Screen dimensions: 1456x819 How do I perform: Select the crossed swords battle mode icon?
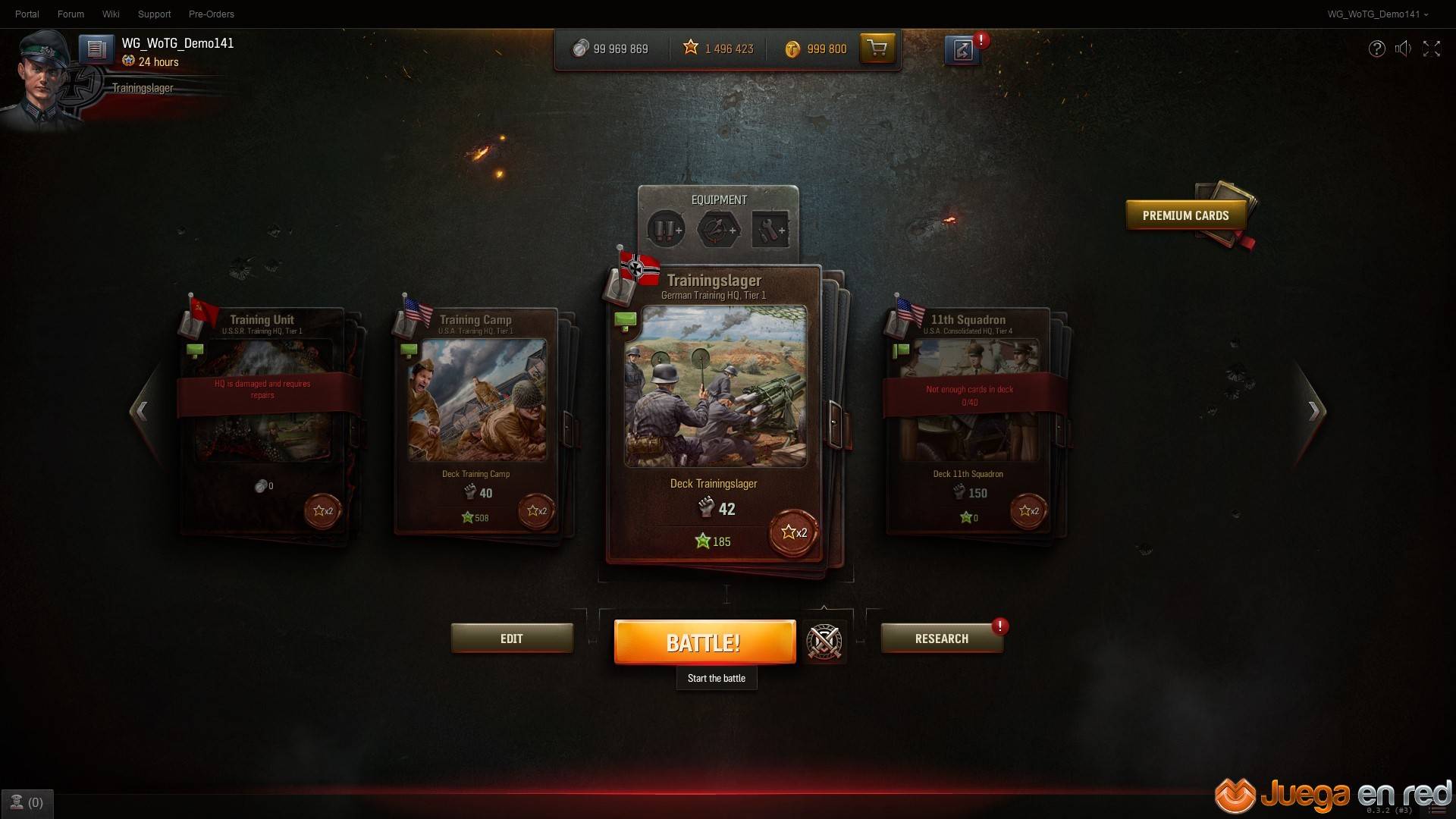824,642
